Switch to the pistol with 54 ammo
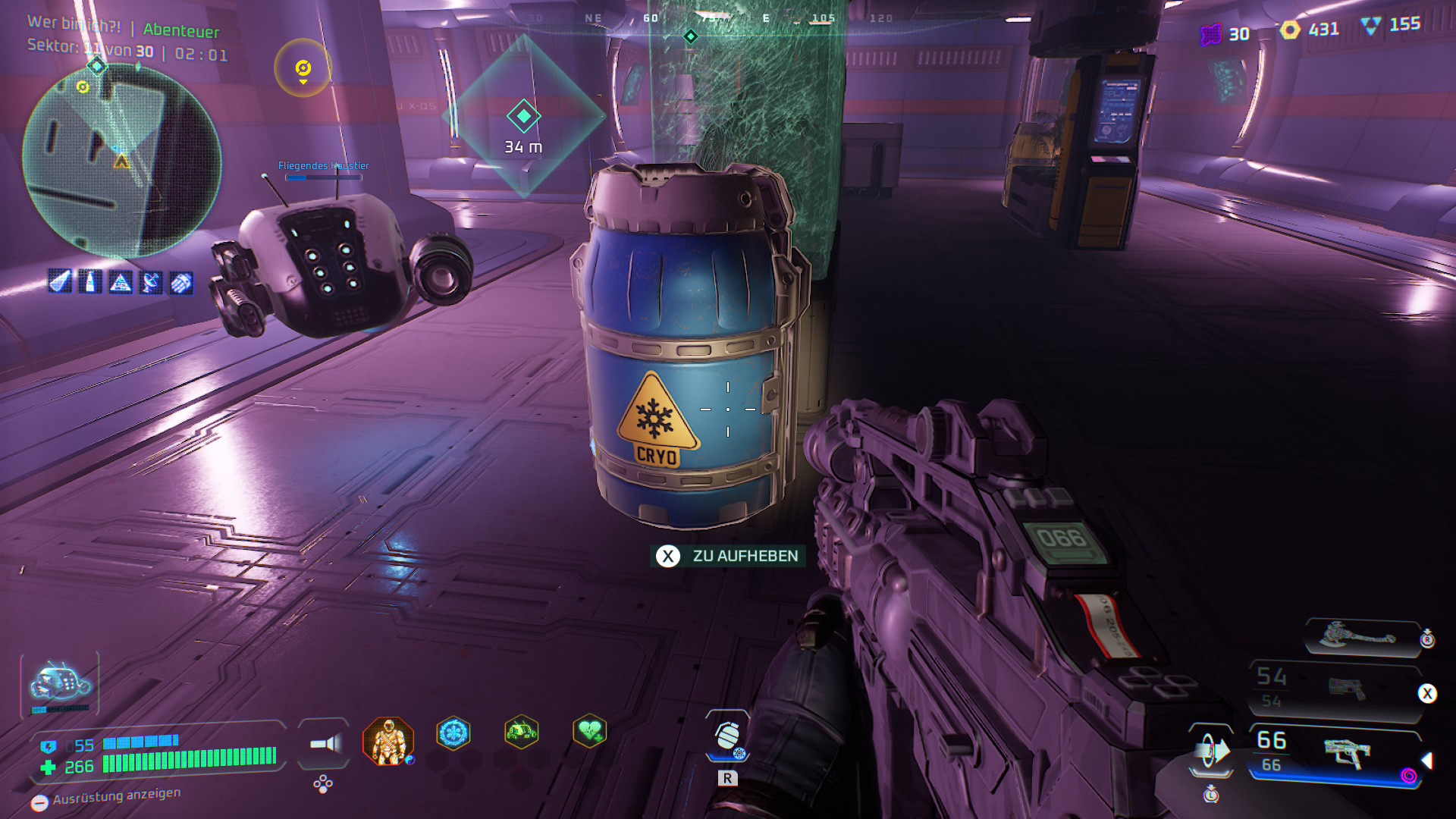The height and width of the screenshot is (819, 1456). click(x=1336, y=689)
